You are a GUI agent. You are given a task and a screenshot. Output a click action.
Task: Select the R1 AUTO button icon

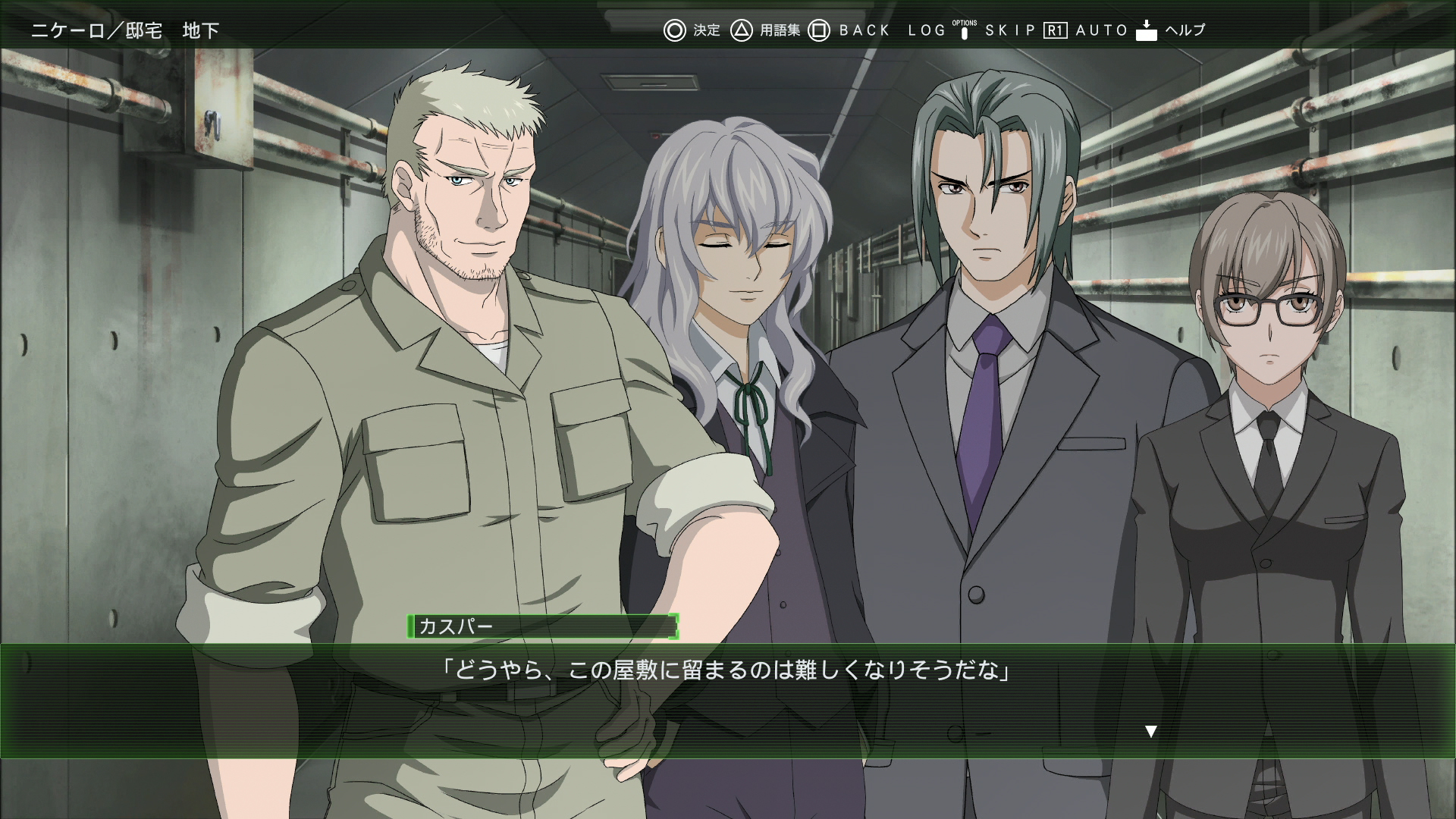point(1056,30)
